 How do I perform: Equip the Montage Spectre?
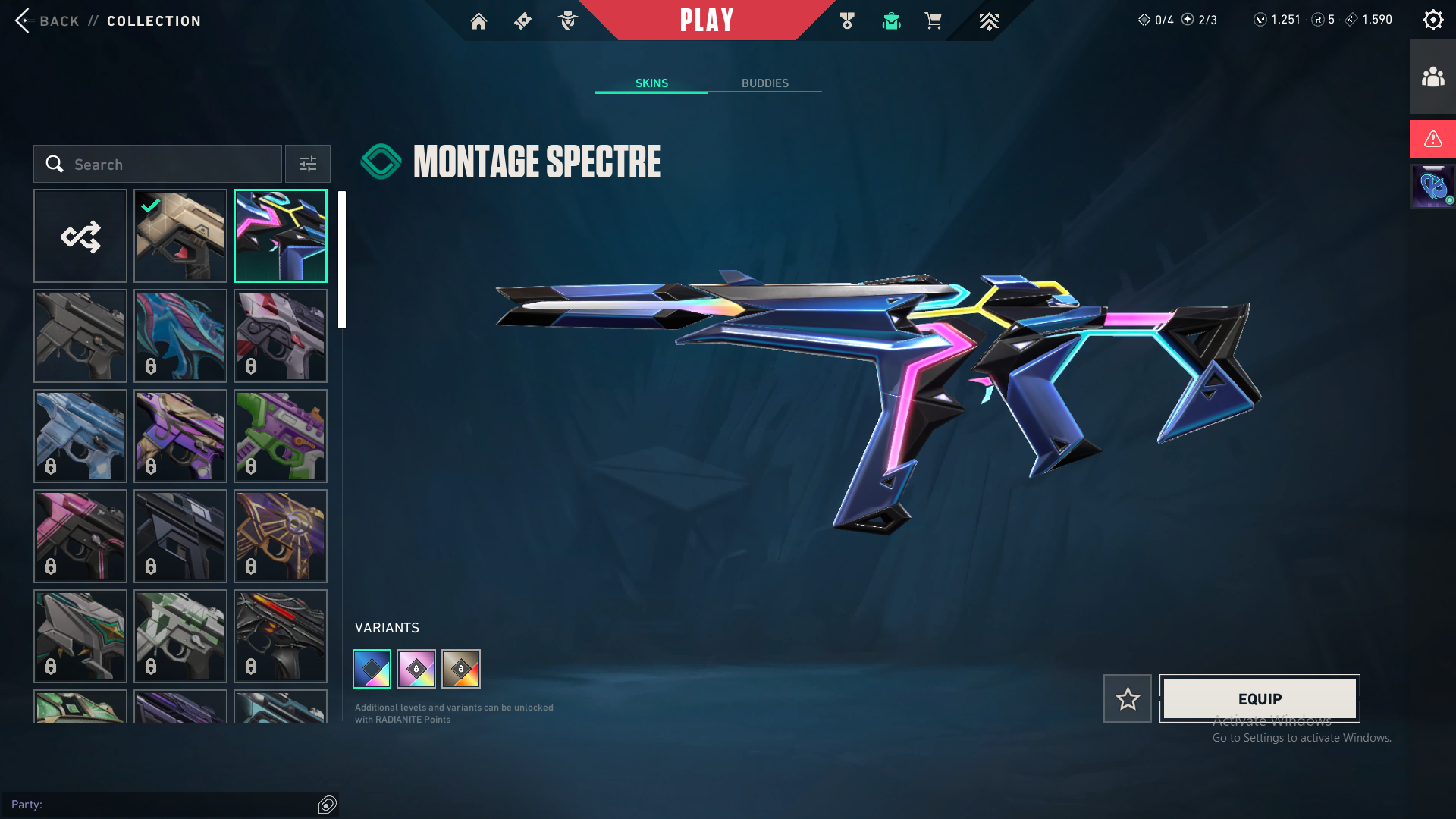pos(1260,698)
